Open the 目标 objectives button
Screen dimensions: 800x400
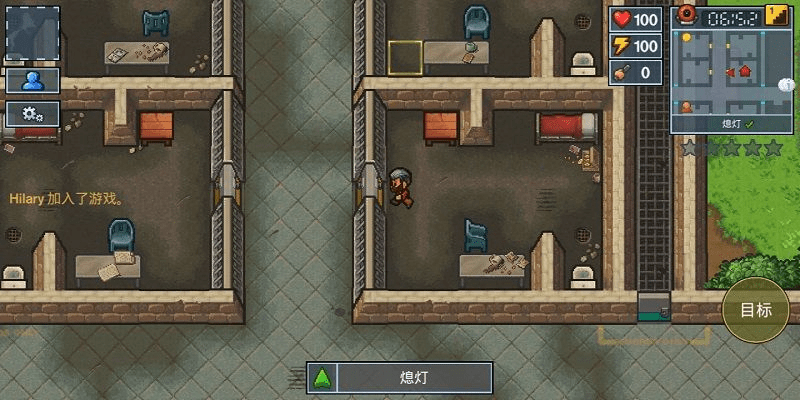point(755,309)
